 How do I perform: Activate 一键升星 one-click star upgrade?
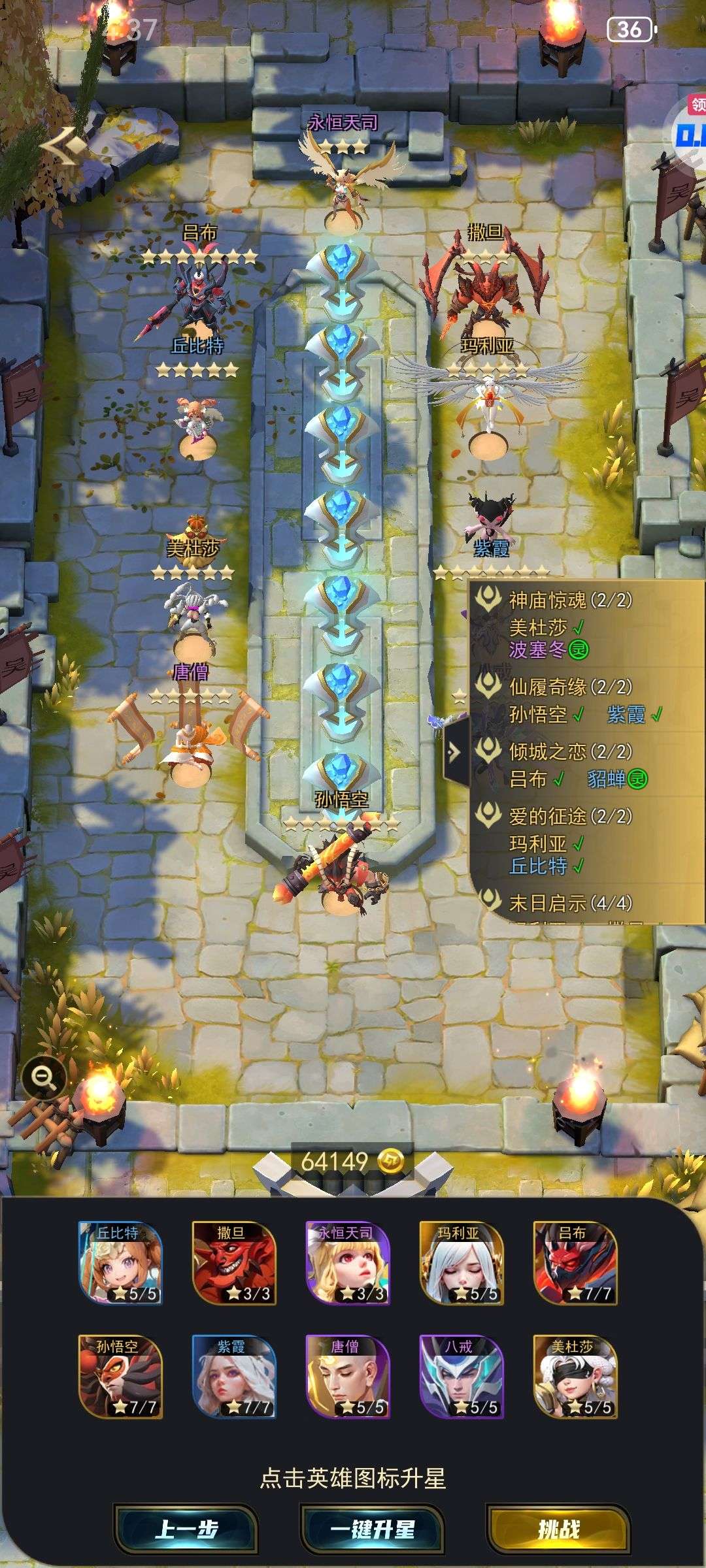point(372,1529)
